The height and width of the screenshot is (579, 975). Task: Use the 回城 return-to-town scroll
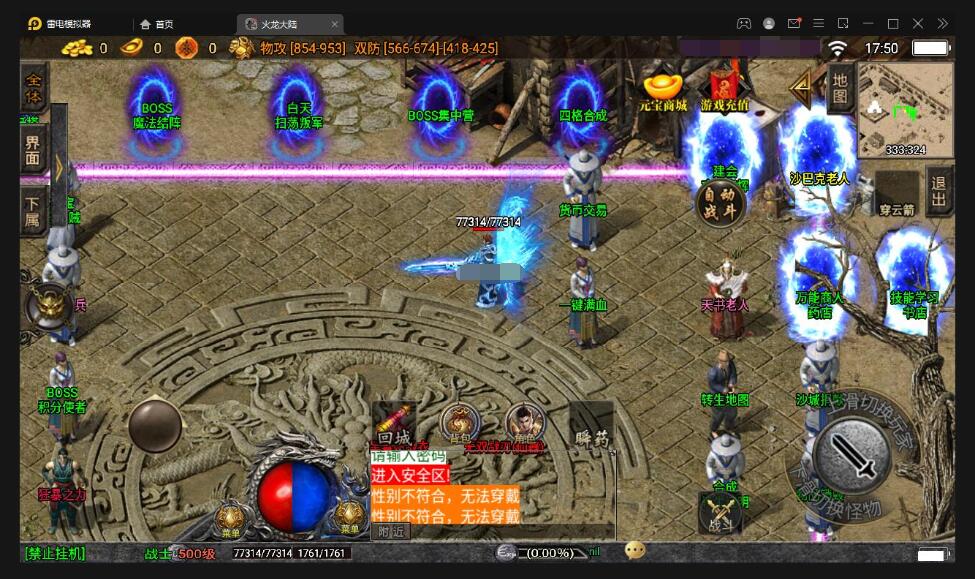[395, 424]
